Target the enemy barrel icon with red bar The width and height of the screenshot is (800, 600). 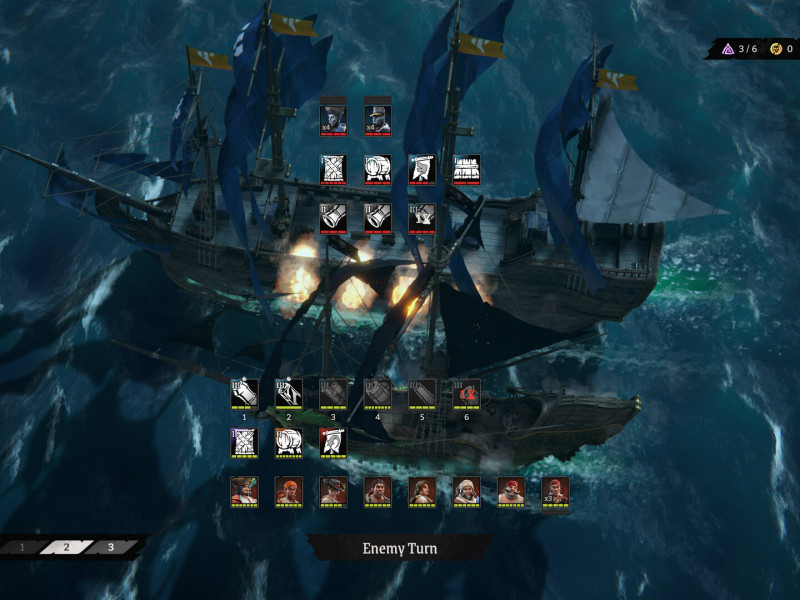click(377, 169)
